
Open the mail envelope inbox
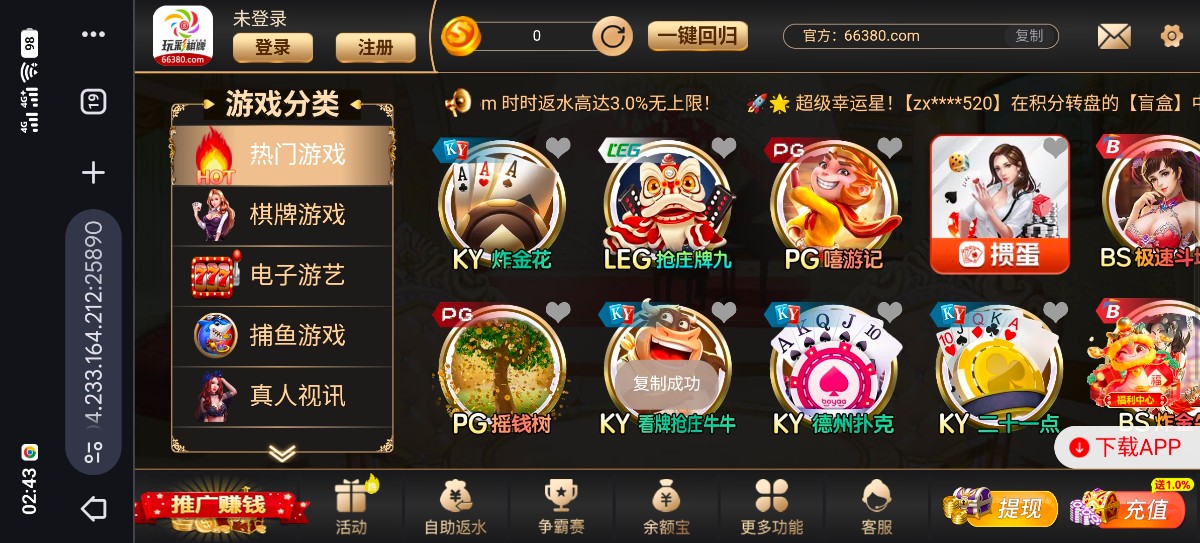tap(1113, 37)
